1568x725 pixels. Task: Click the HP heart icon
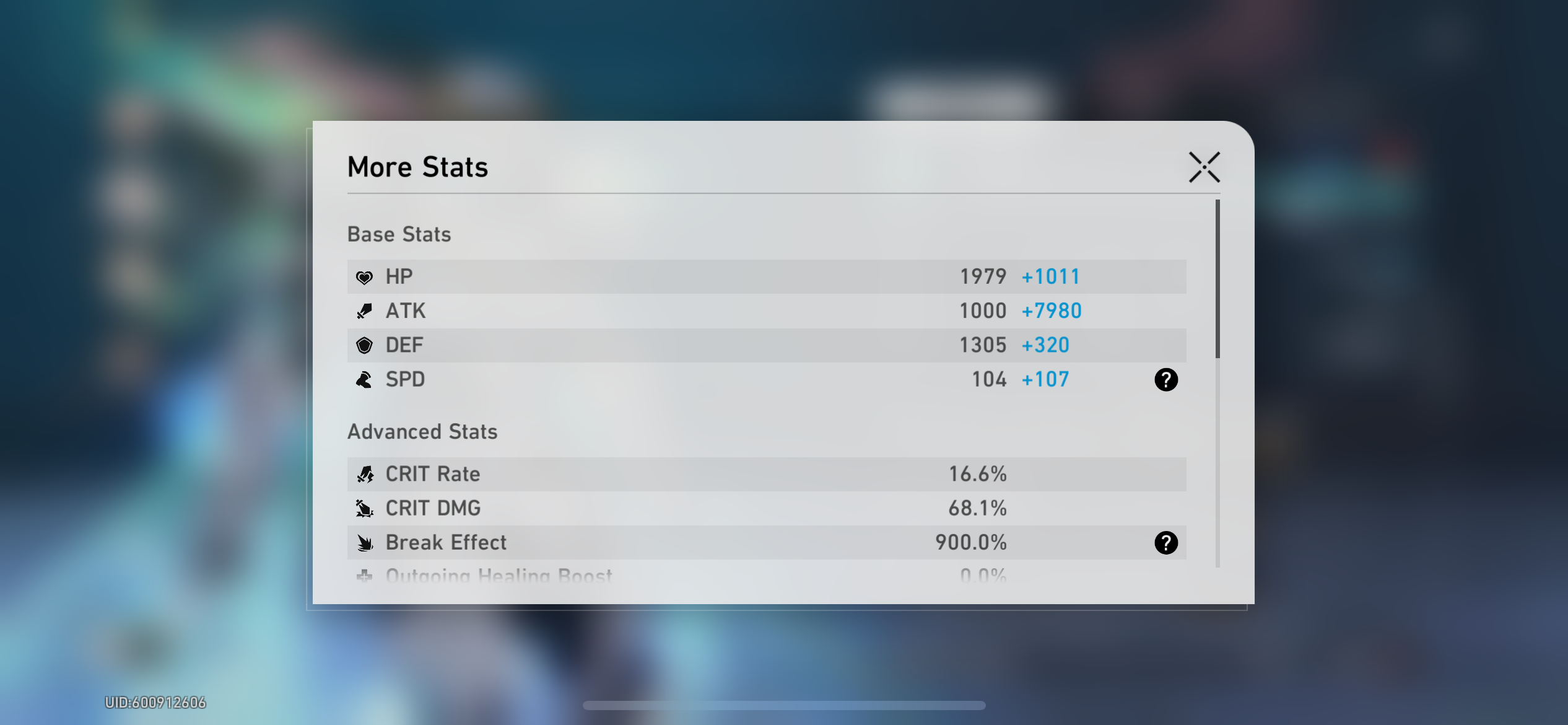pyautogui.click(x=365, y=276)
